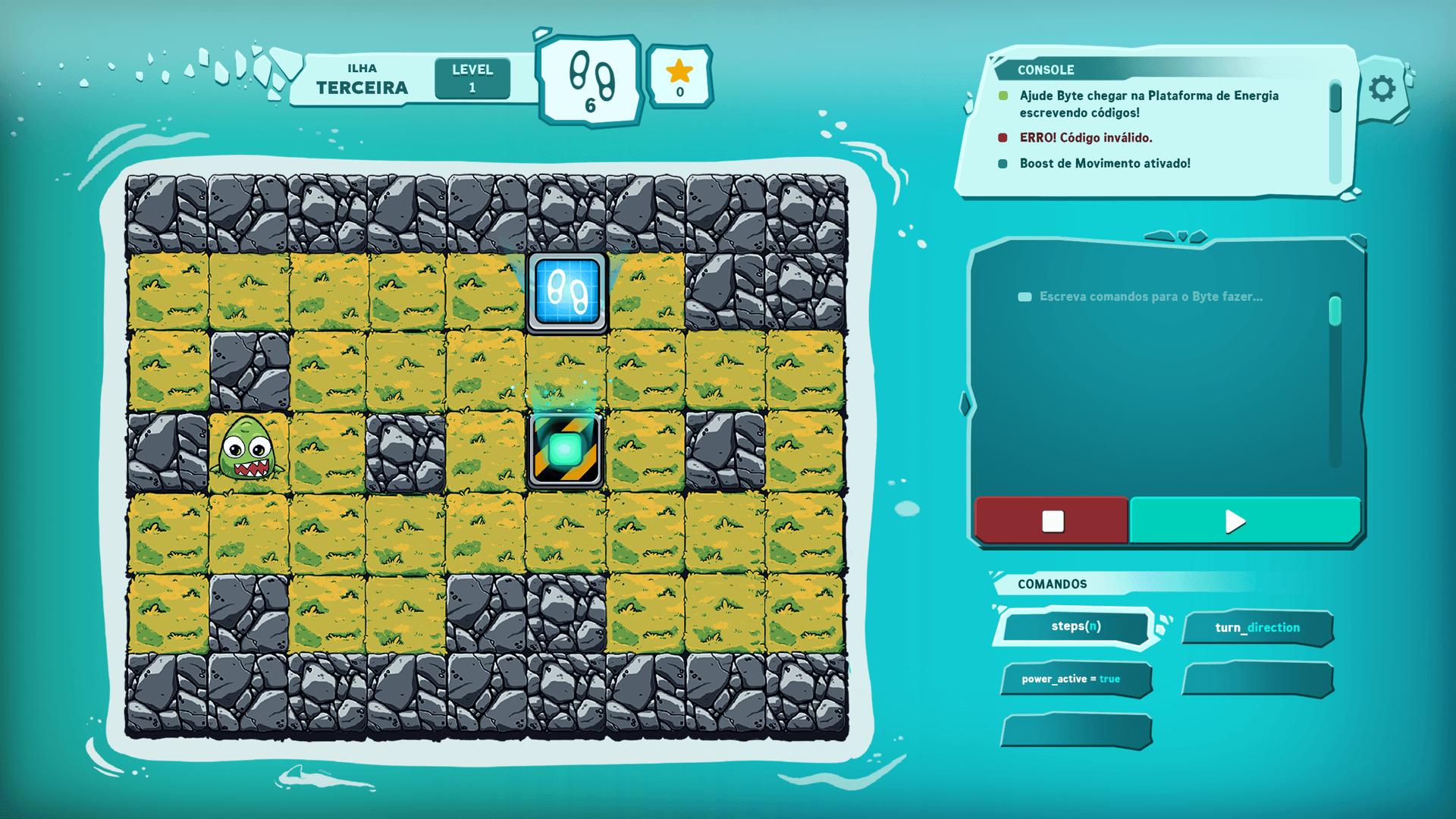Select the Byte character on the grid
Viewport: 1456px width, 819px height.
247,449
